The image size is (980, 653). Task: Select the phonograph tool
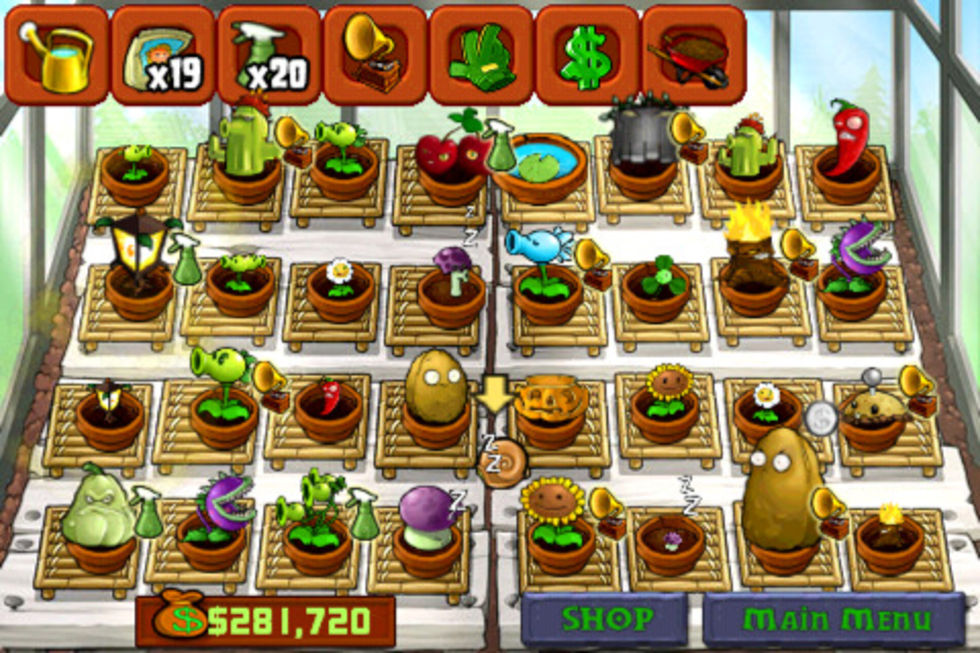point(375,54)
